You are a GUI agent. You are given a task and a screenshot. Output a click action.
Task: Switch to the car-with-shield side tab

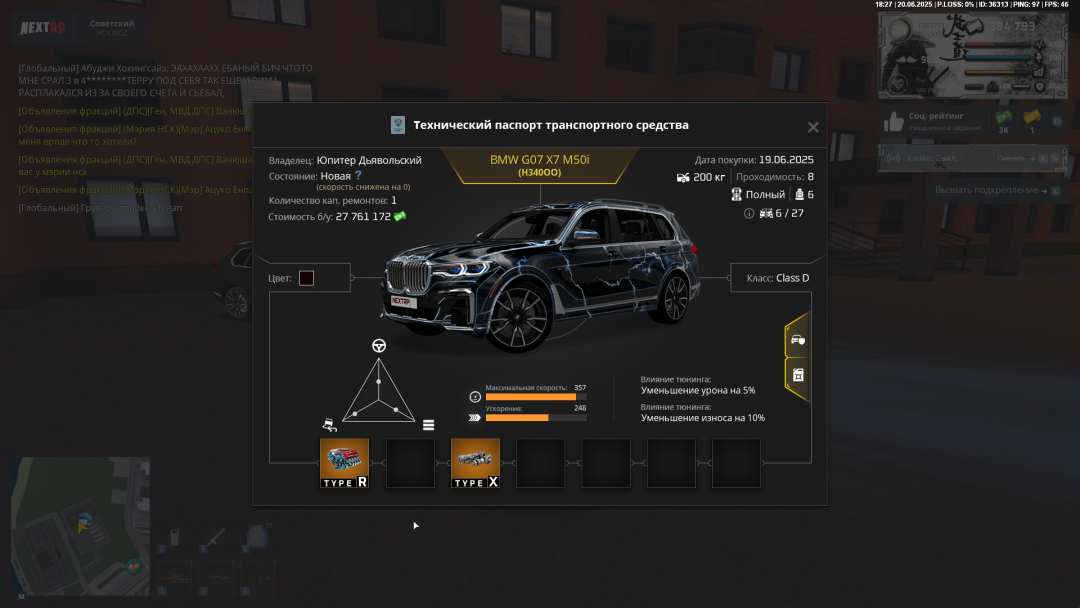(797, 340)
